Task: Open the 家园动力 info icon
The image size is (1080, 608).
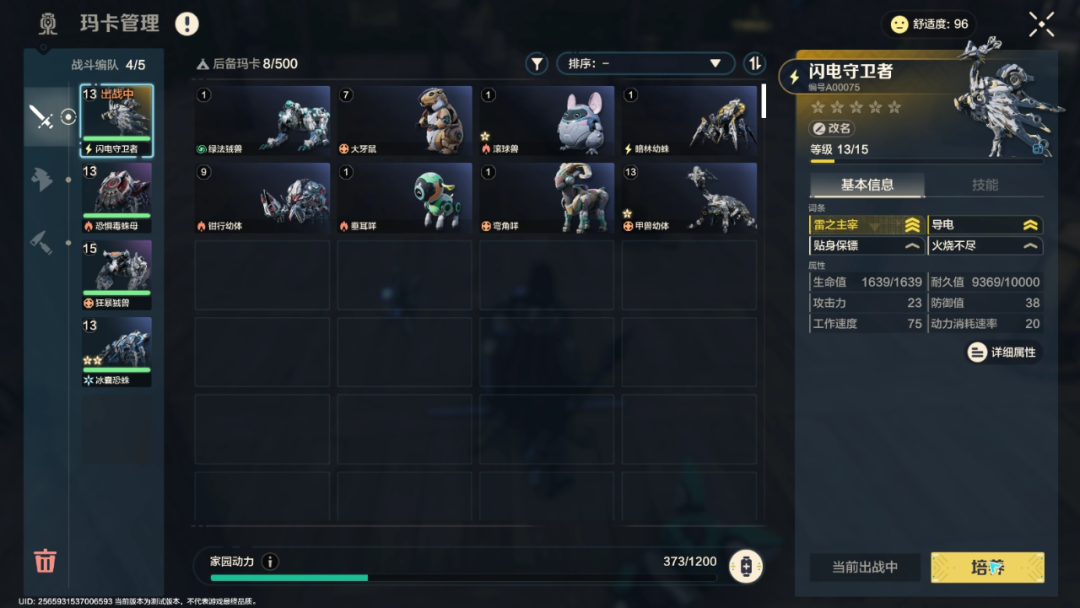Action: [x=270, y=562]
